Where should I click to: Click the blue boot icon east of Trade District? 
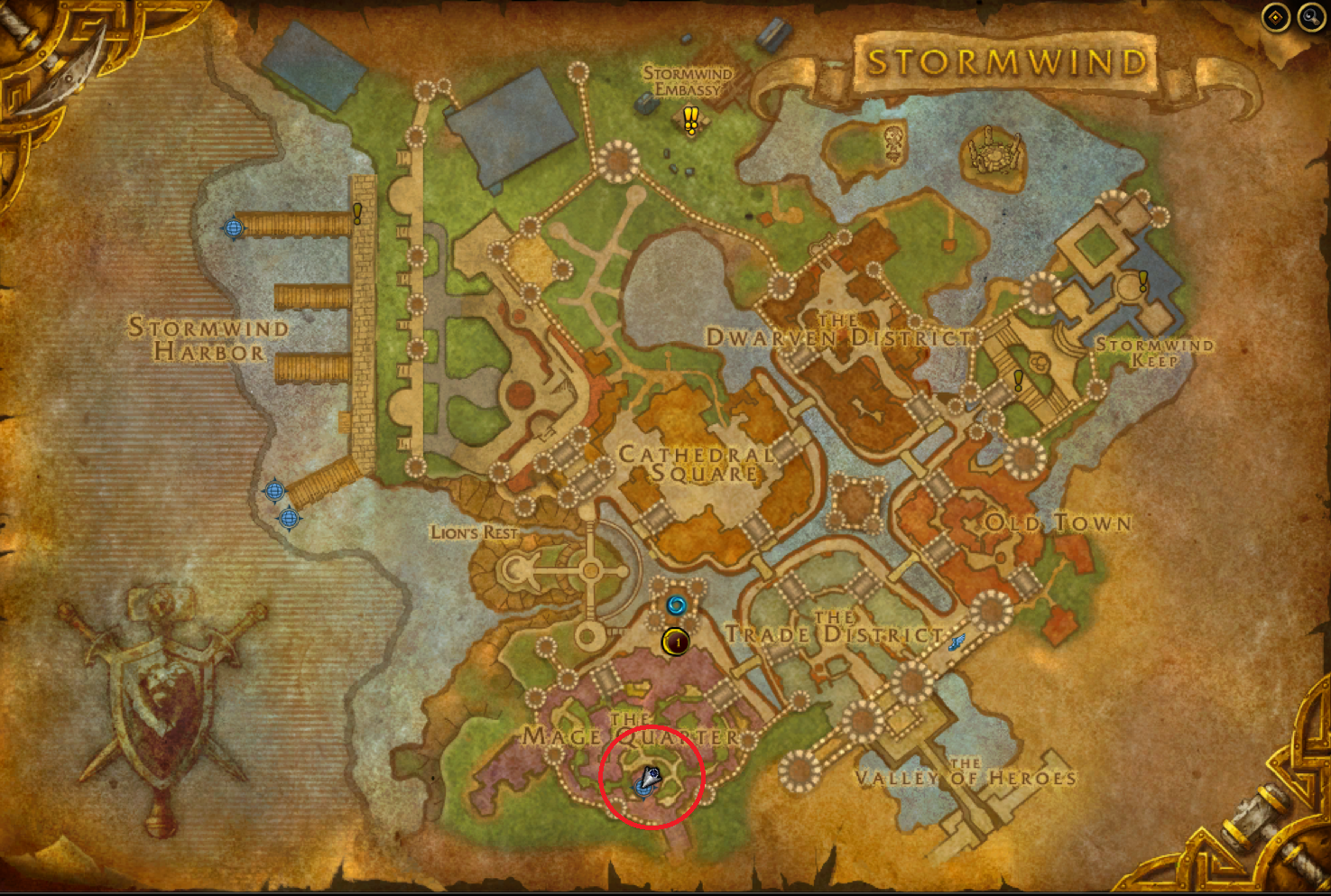957,641
